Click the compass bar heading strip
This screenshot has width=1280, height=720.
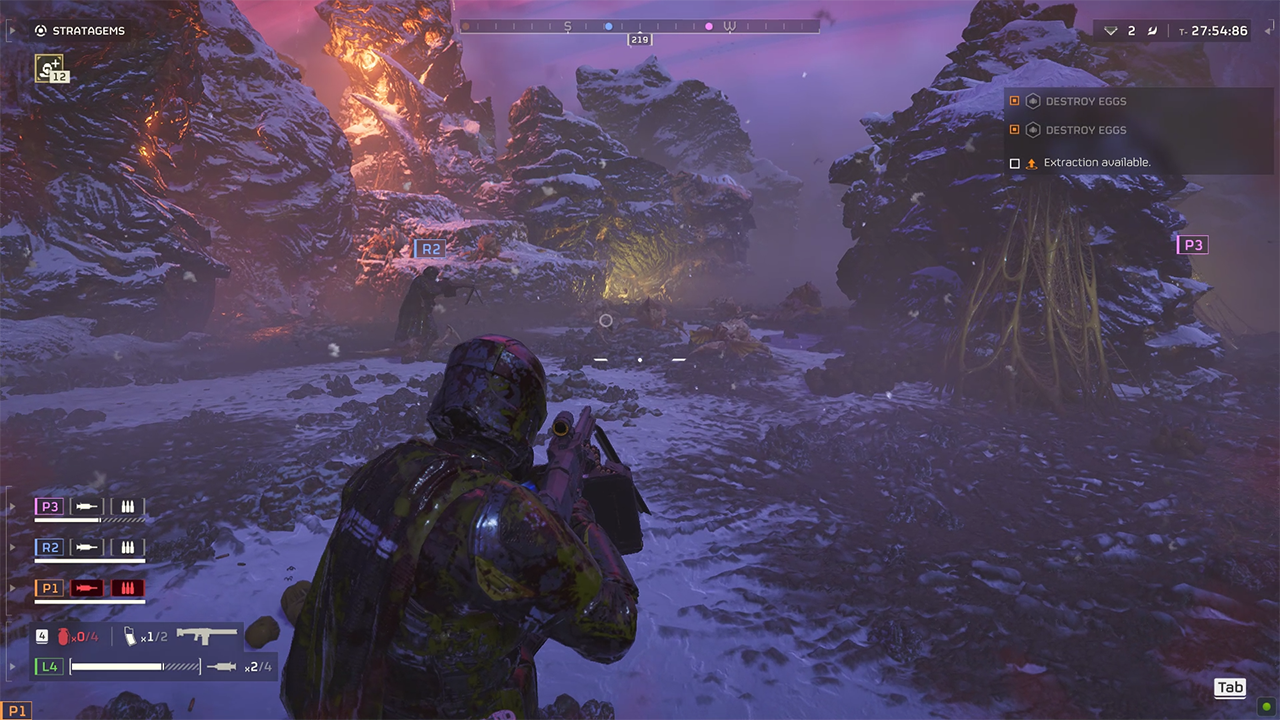click(x=639, y=26)
